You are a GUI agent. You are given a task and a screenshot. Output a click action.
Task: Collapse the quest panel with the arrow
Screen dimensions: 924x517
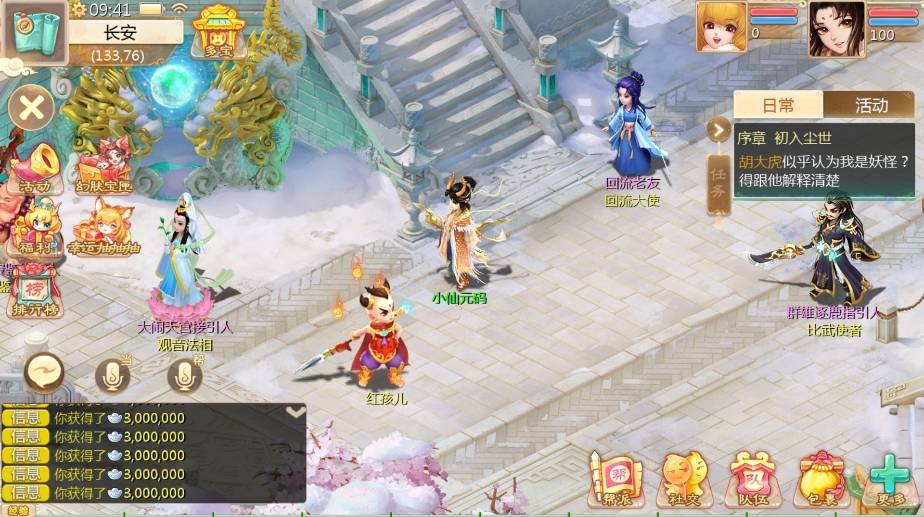pos(718,130)
